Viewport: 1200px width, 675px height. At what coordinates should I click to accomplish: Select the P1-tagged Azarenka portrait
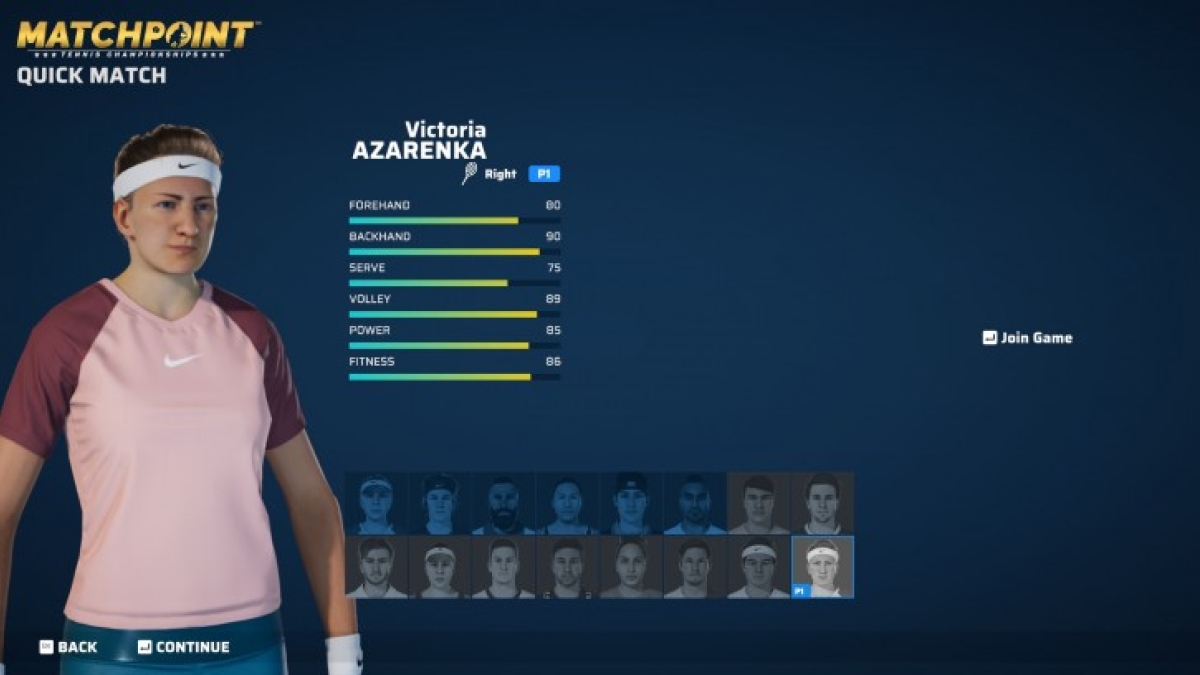822,567
